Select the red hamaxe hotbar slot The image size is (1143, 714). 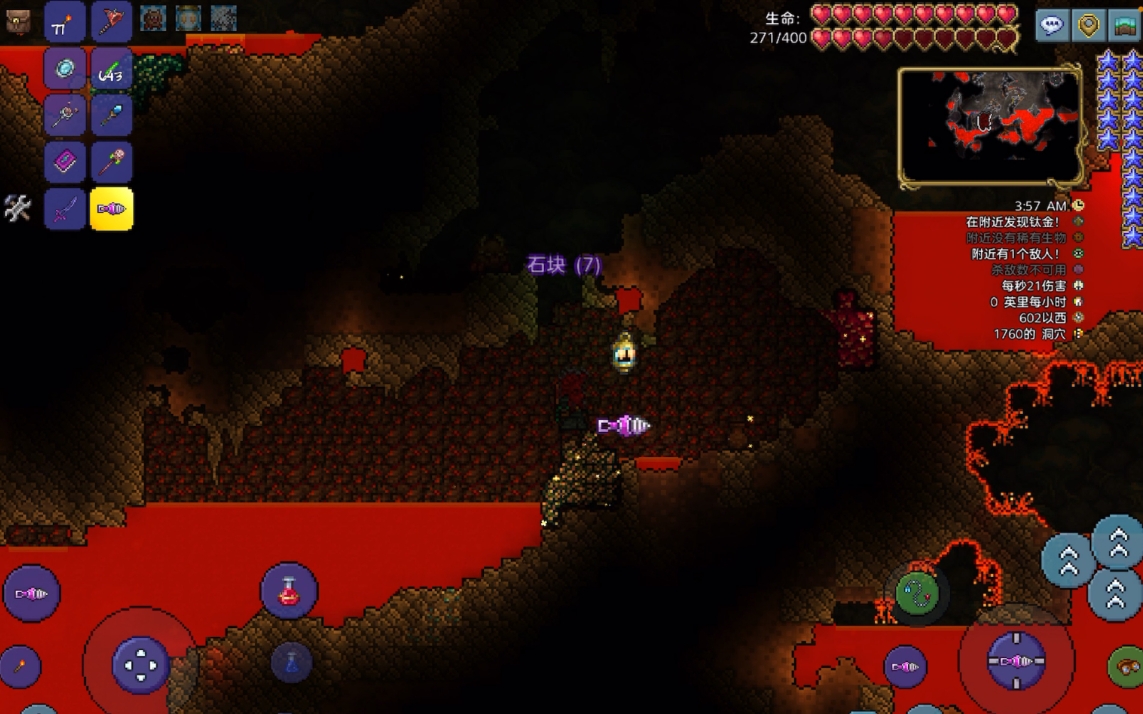pos(111,22)
